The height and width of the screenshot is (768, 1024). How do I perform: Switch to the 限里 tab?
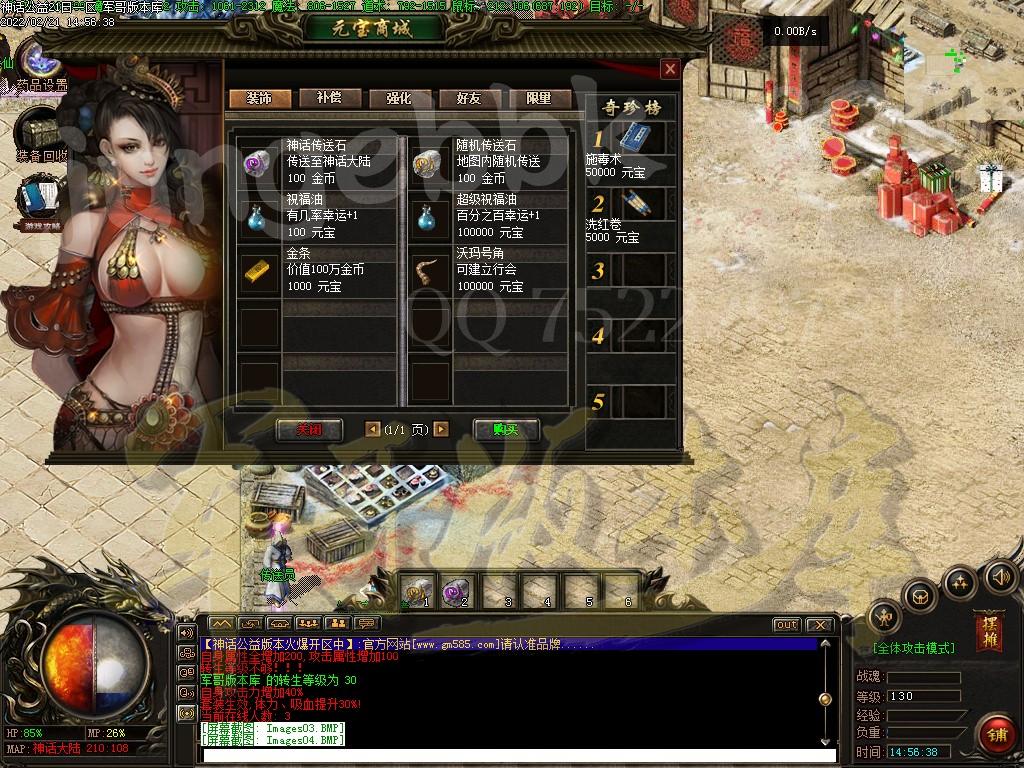(539, 98)
